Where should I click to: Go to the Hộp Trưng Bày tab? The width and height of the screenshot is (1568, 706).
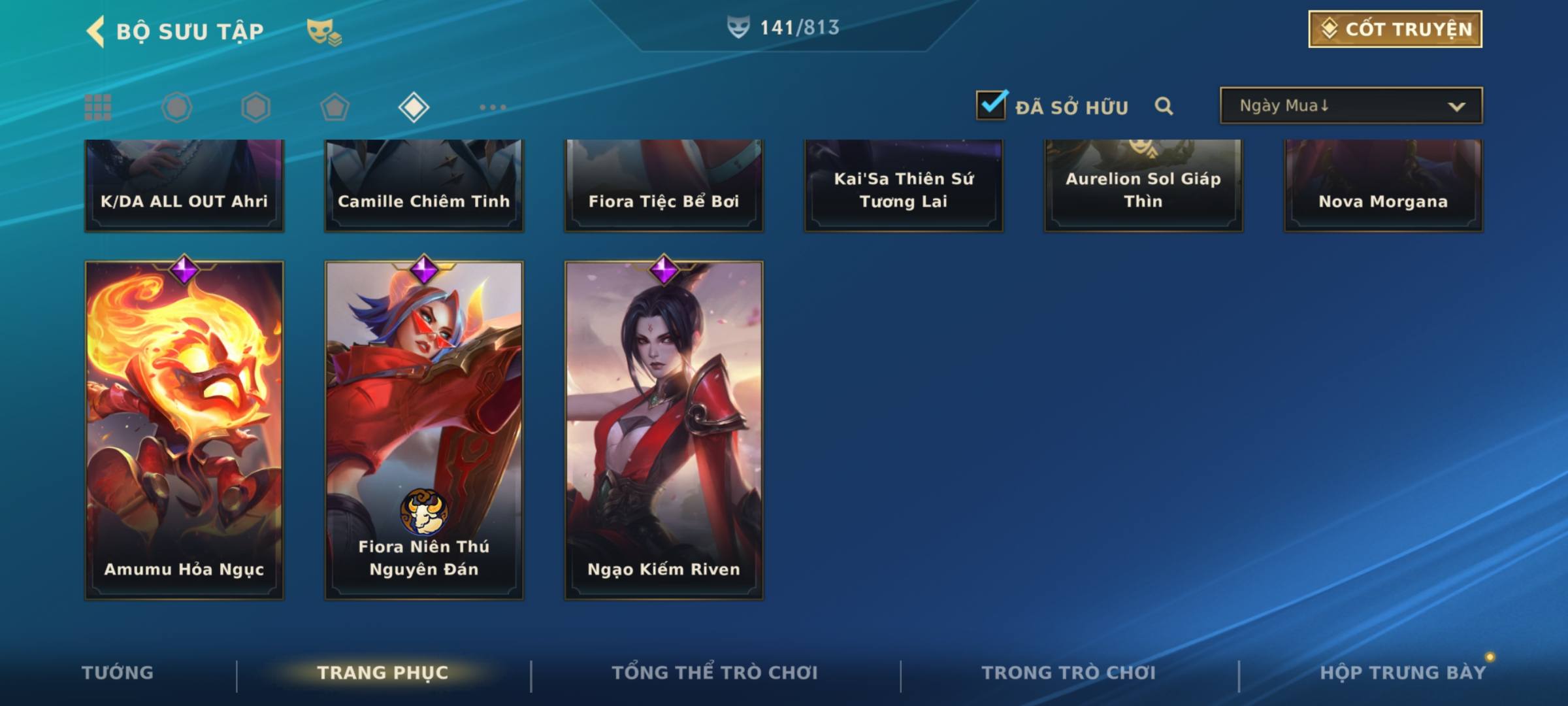[x=1403, y=673]
